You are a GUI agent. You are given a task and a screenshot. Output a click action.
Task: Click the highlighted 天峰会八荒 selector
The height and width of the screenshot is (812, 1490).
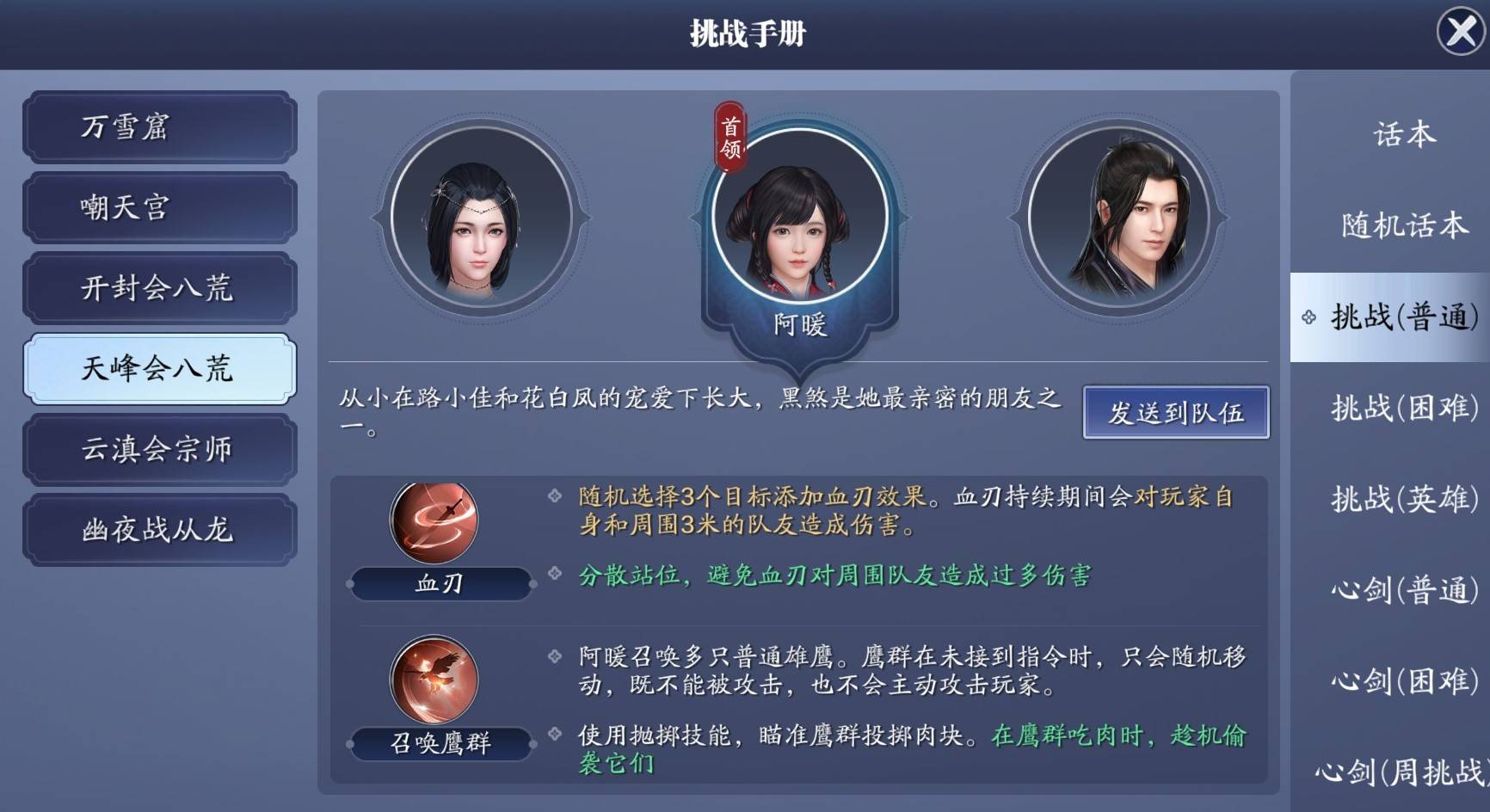(x=160, y=368)
